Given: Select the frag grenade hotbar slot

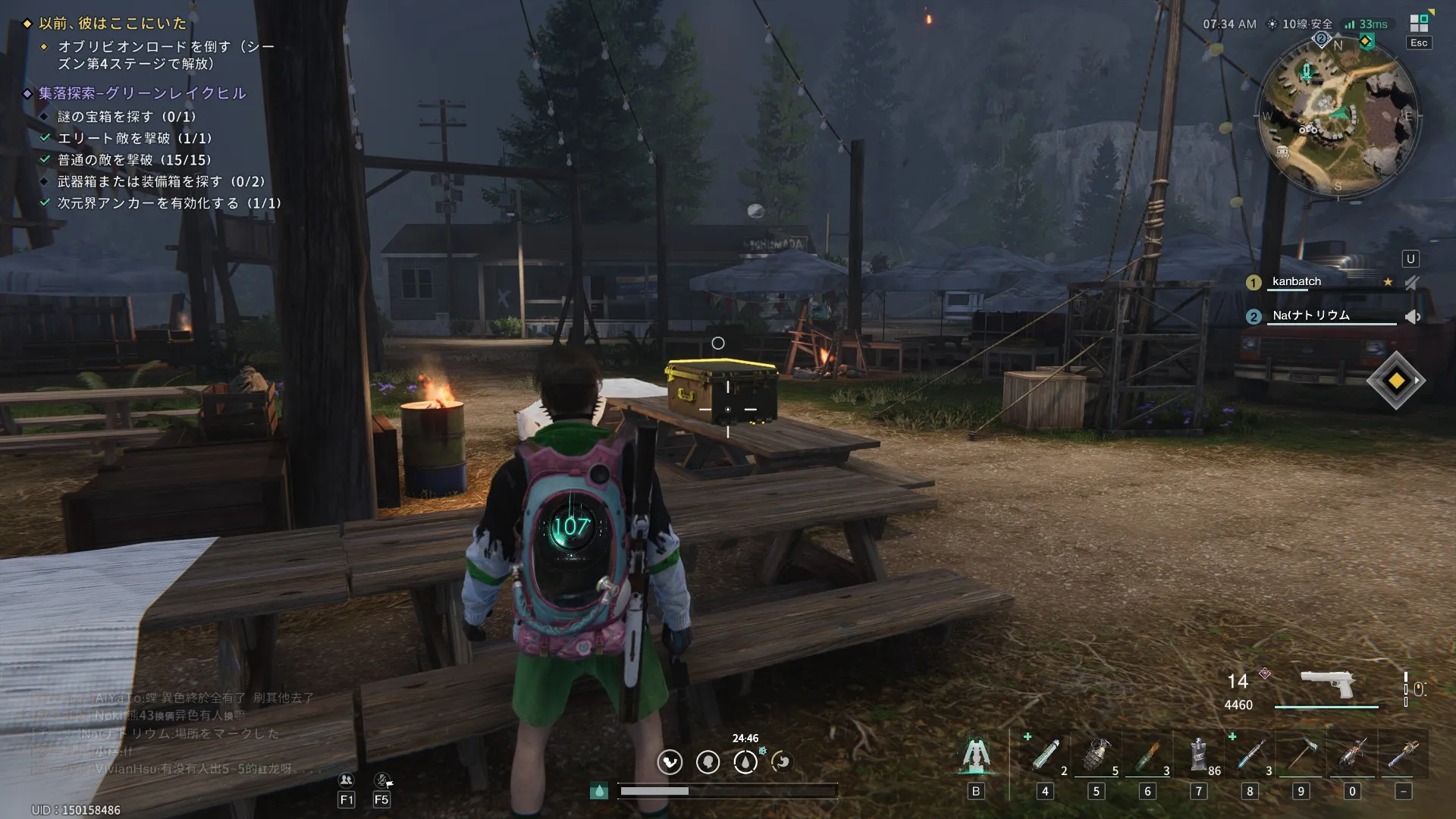Looking at the screenshot, I should [1096, 756].
